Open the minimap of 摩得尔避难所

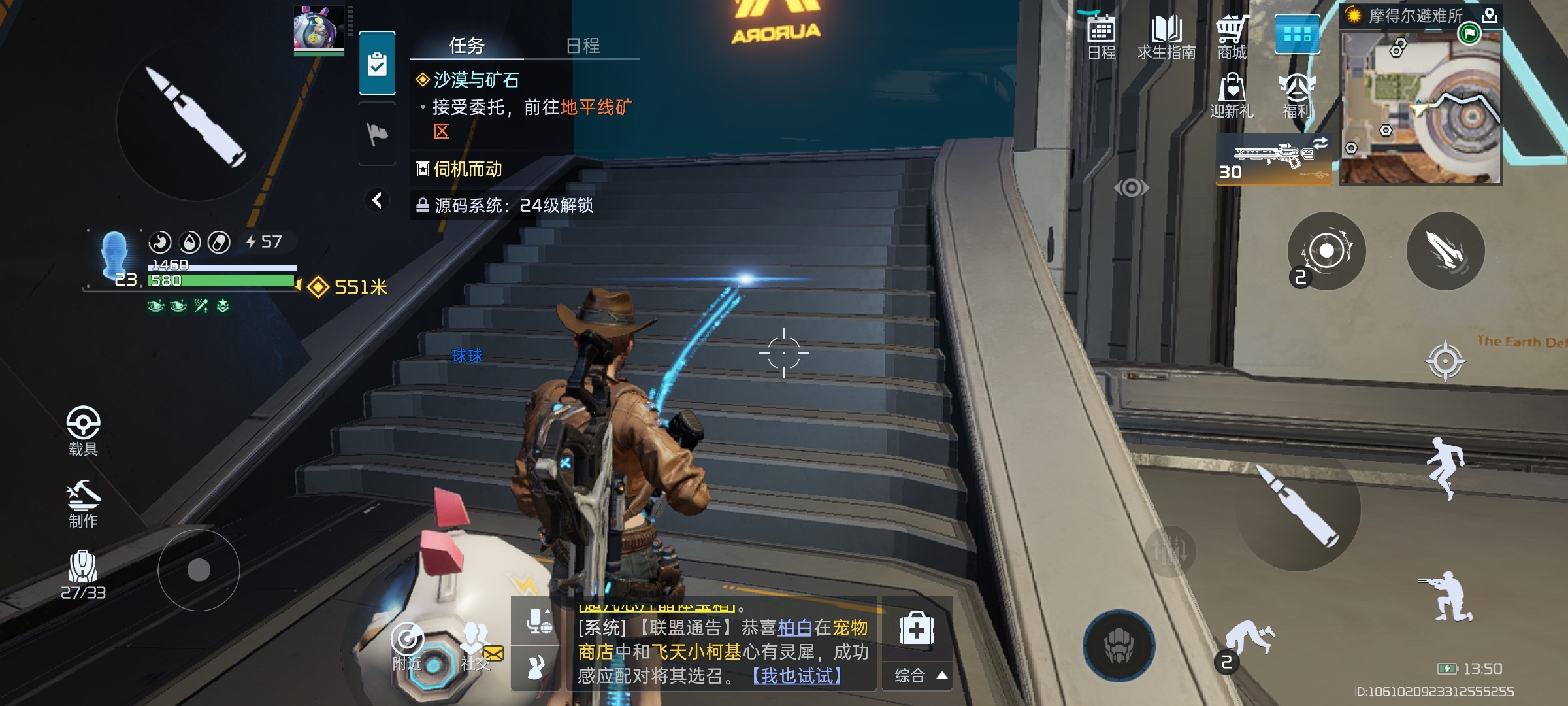click(1421, 107)
